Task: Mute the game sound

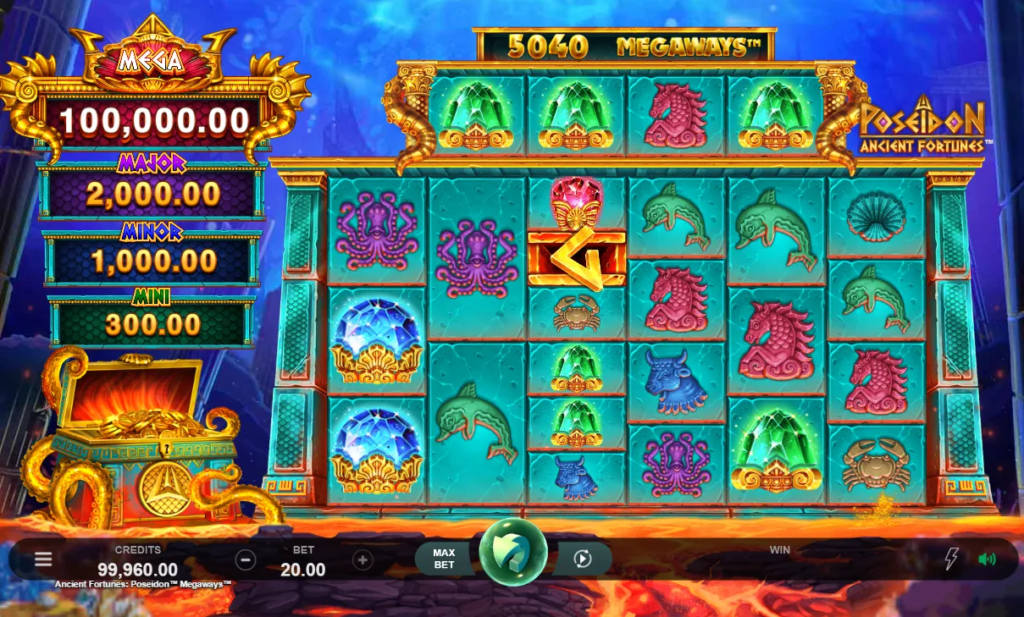Action: tap(987, 559)
